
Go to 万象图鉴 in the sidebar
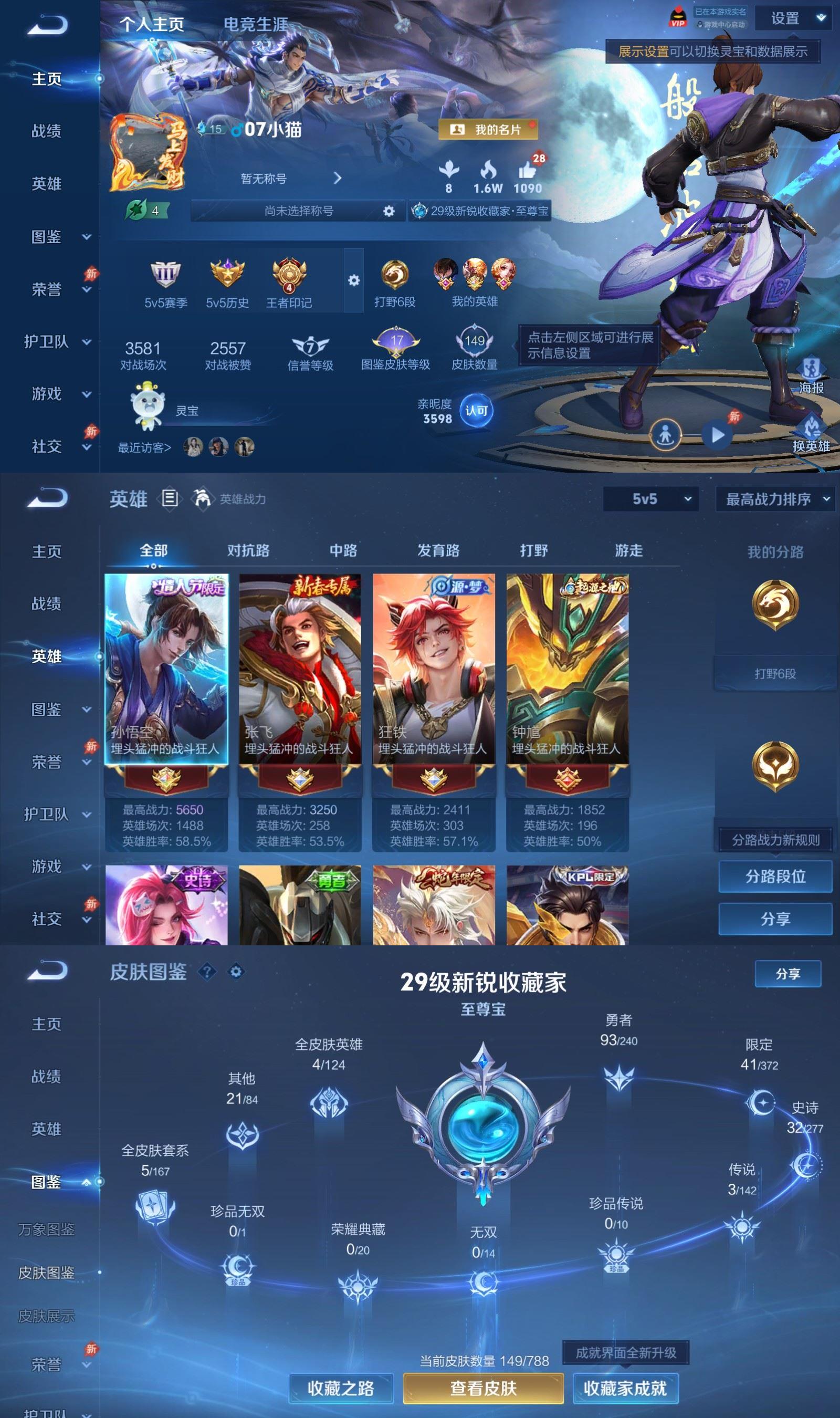(x=46, y=1229)
